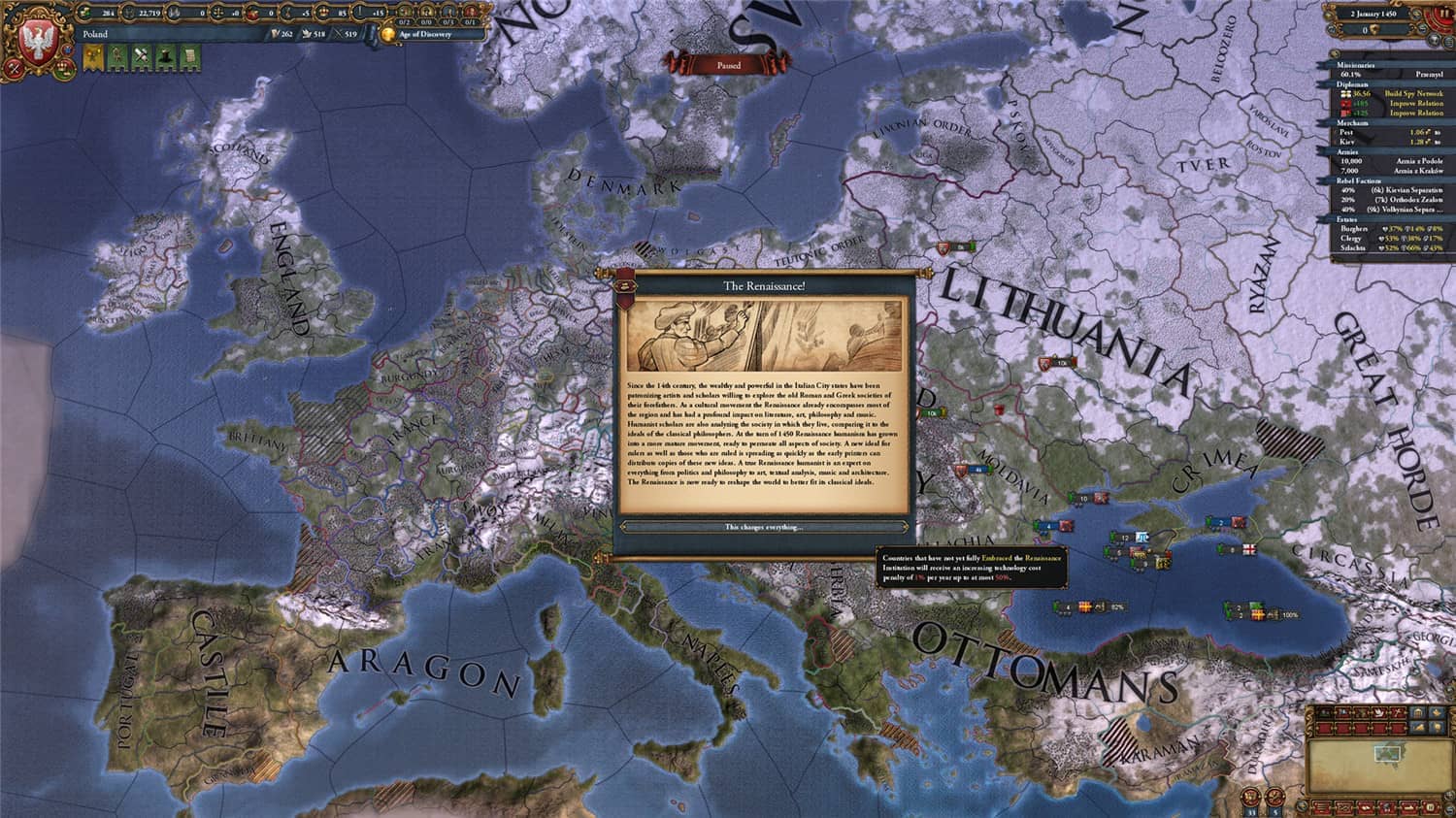Select the Armies tab in the outliner
Screen dimensions: 1456x818
[x=1345, y=152]
